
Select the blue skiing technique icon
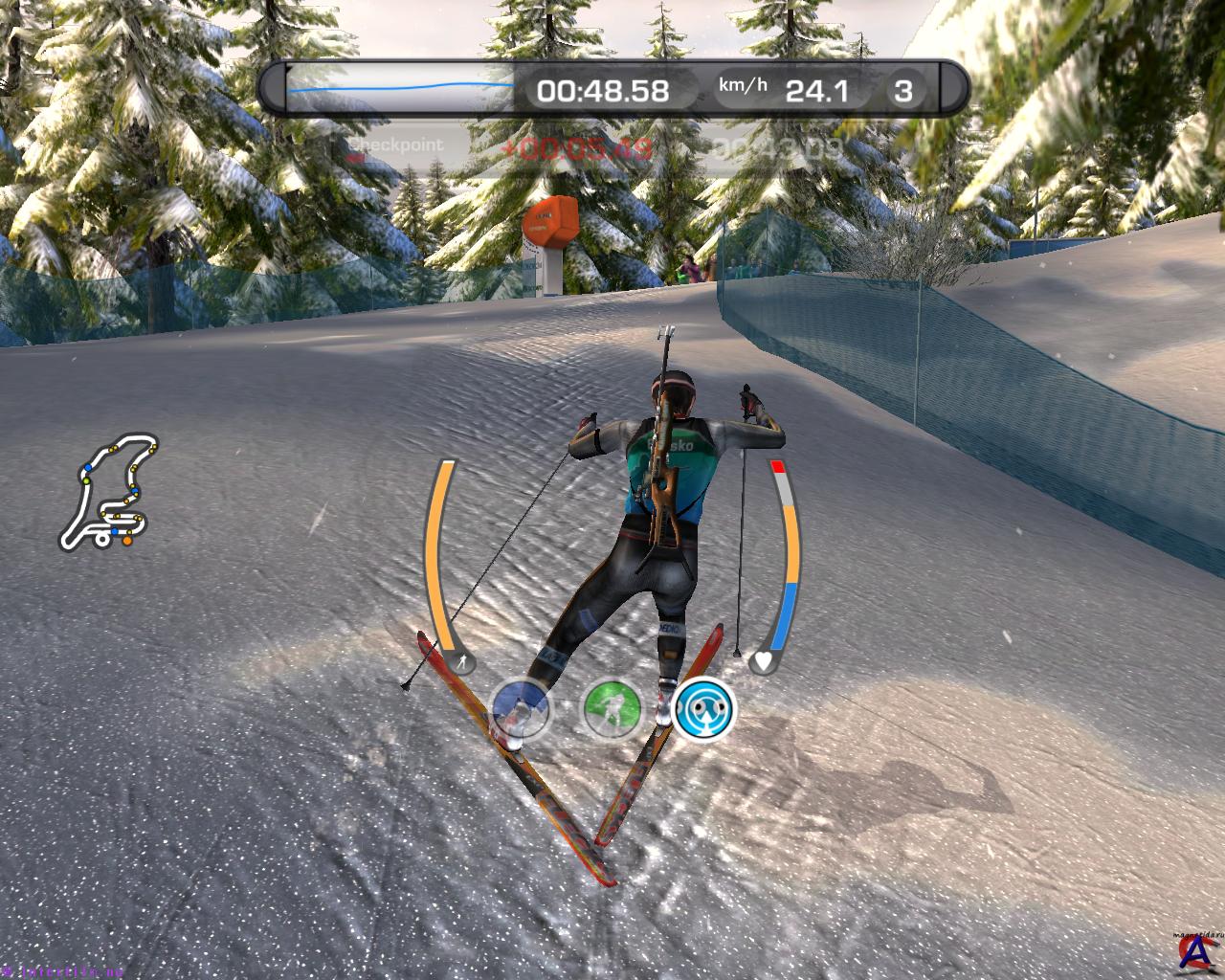point(522,710)
